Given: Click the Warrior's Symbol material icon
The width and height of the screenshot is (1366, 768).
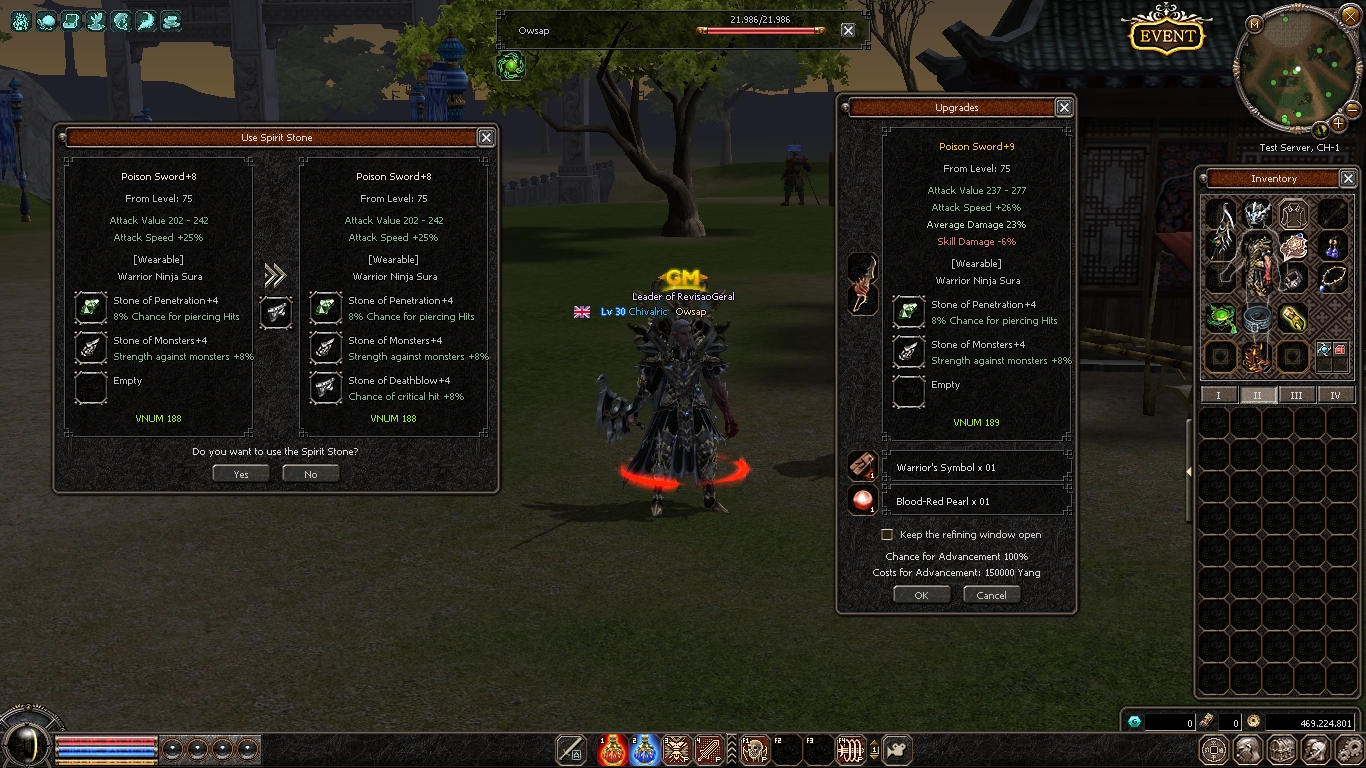Looking at the screenshot, I should tap(862, 466).
